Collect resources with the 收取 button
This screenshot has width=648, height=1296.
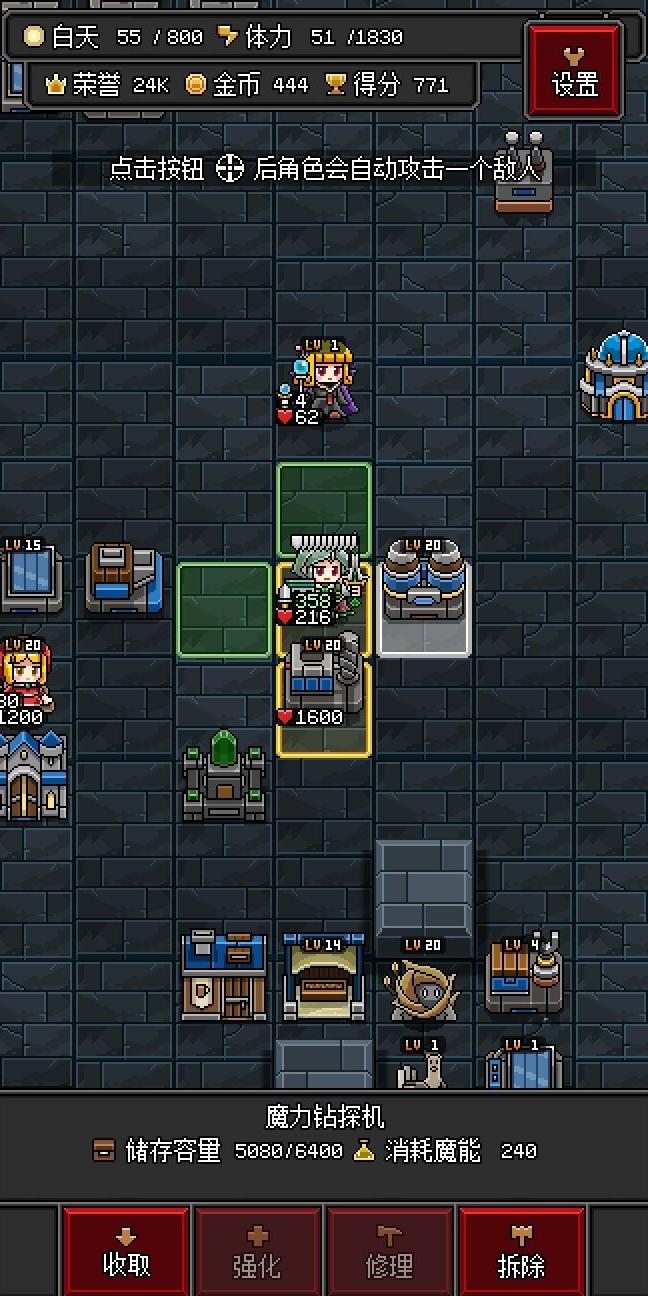[x=126, y=1251]
